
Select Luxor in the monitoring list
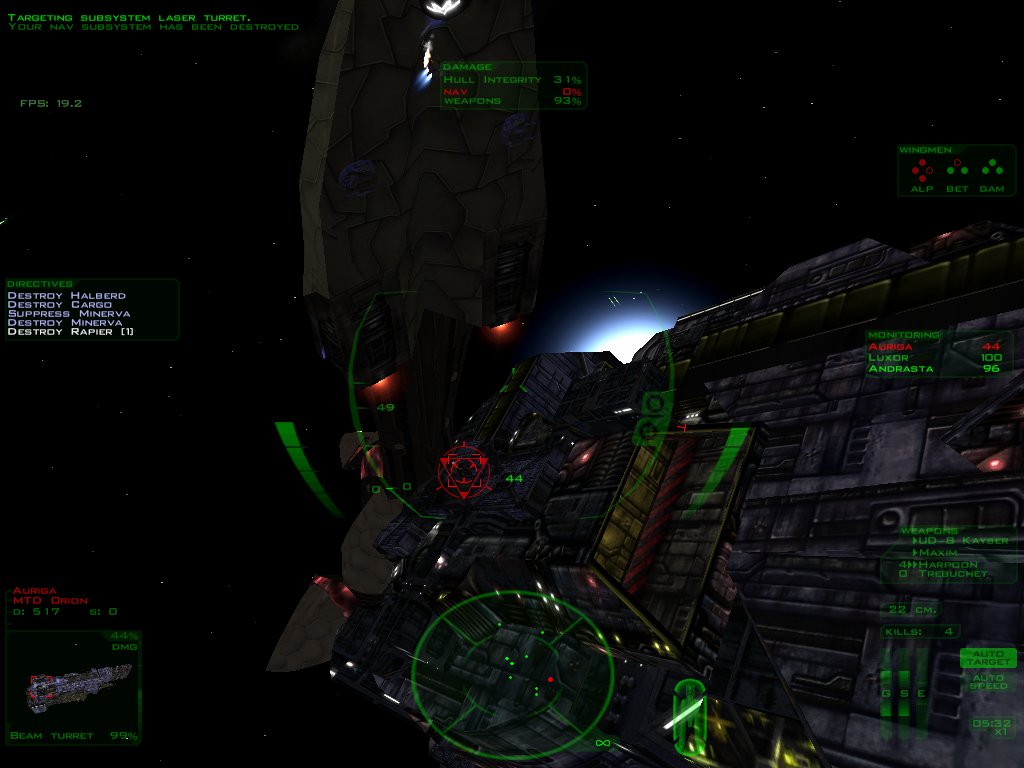[x=890, y=358]
